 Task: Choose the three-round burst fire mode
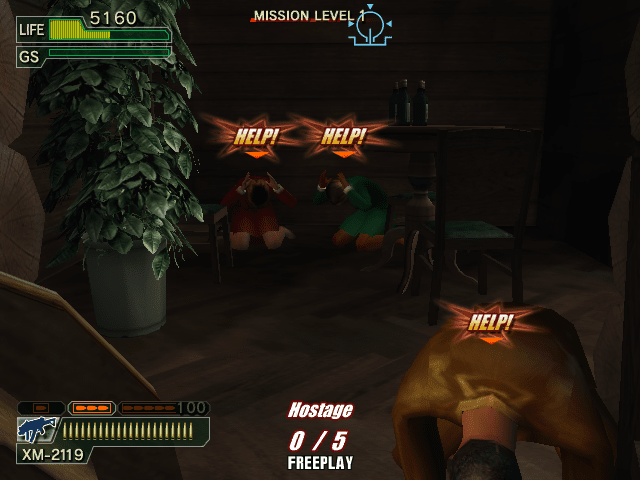tap(92, 408)
